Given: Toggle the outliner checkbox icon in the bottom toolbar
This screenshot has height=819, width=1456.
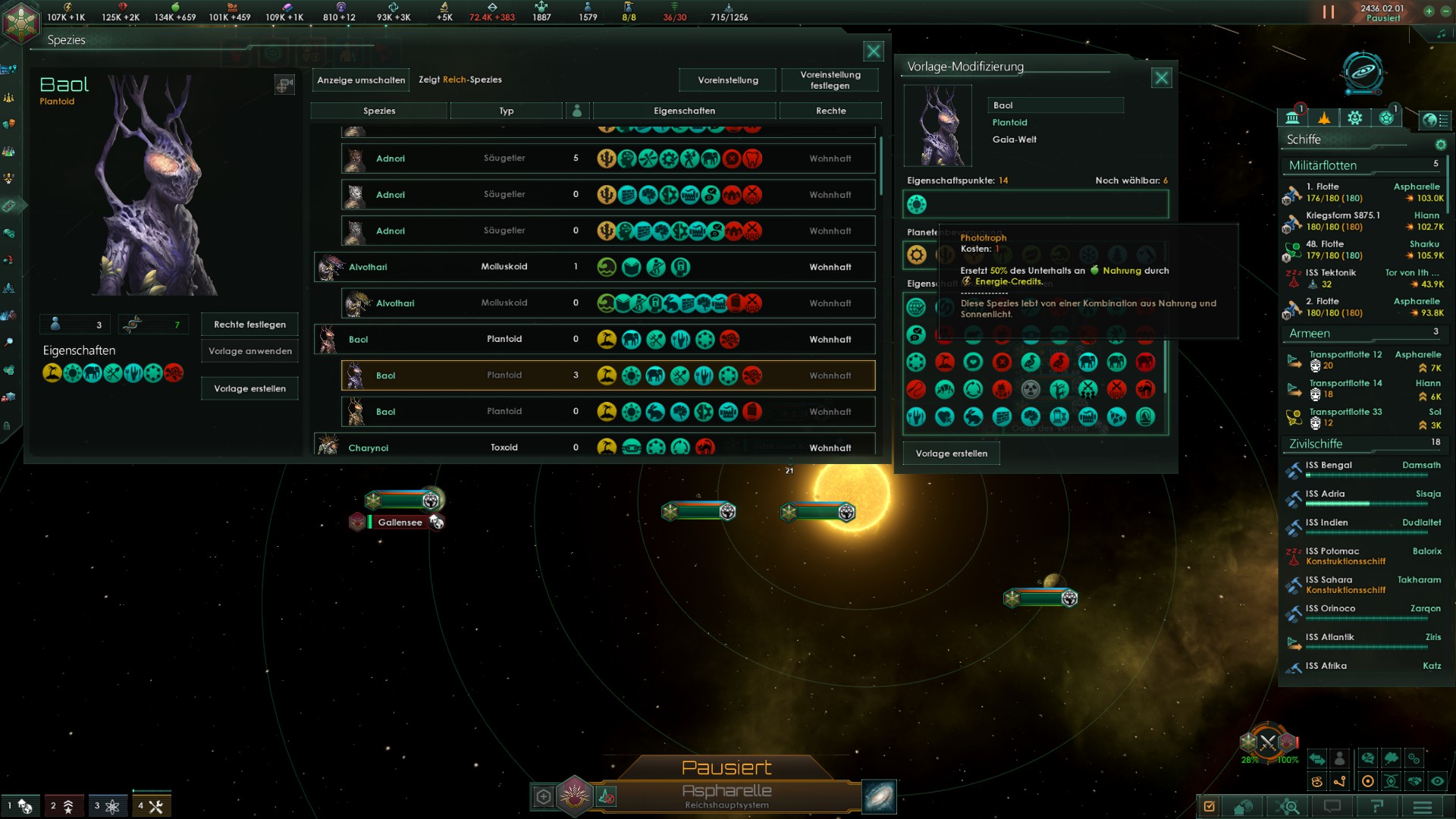Looking at the screenshot, I should pos(1209,807).
